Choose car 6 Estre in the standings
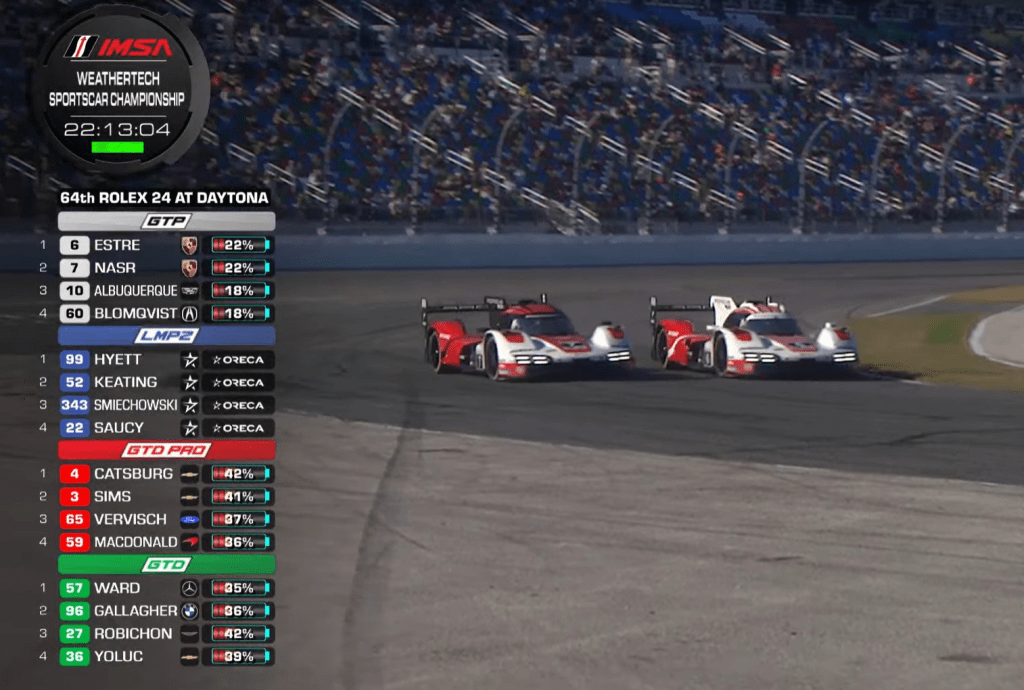 pyautogui.click(x=117, y=245)
